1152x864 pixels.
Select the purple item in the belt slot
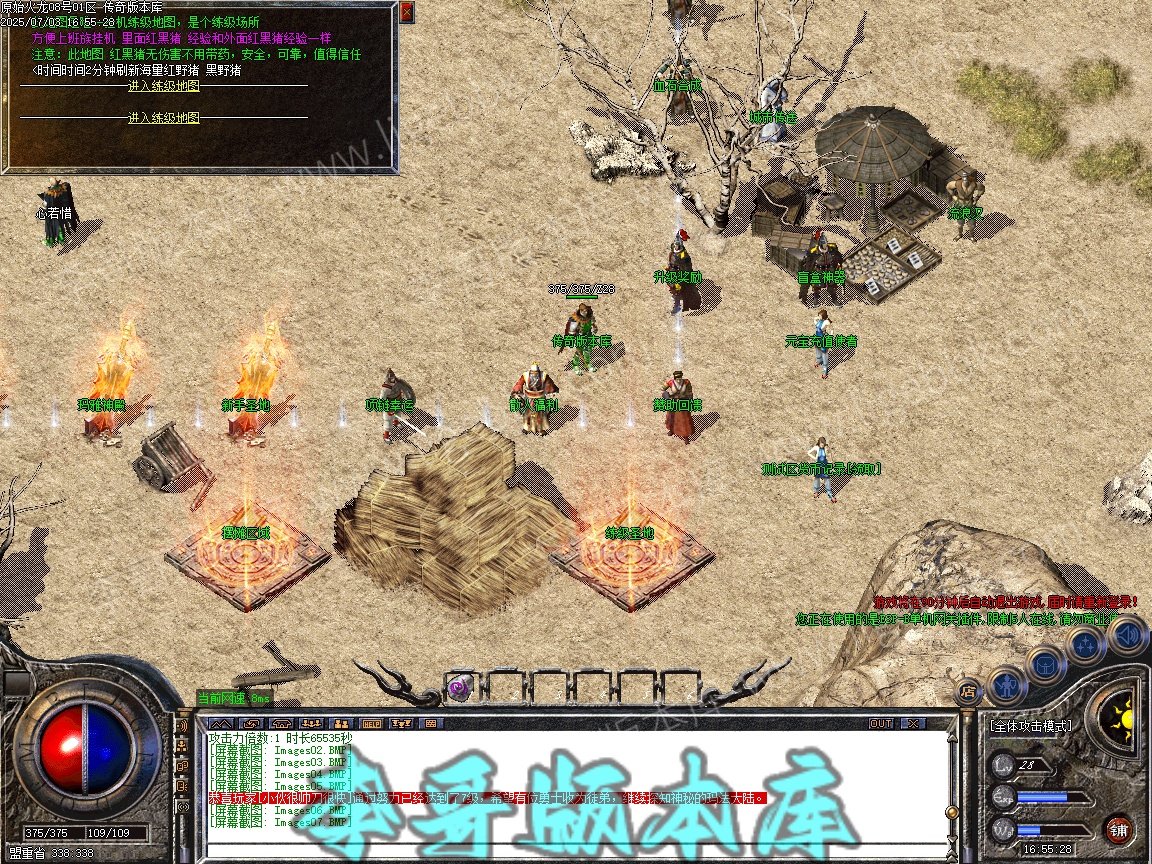point(459,687)
